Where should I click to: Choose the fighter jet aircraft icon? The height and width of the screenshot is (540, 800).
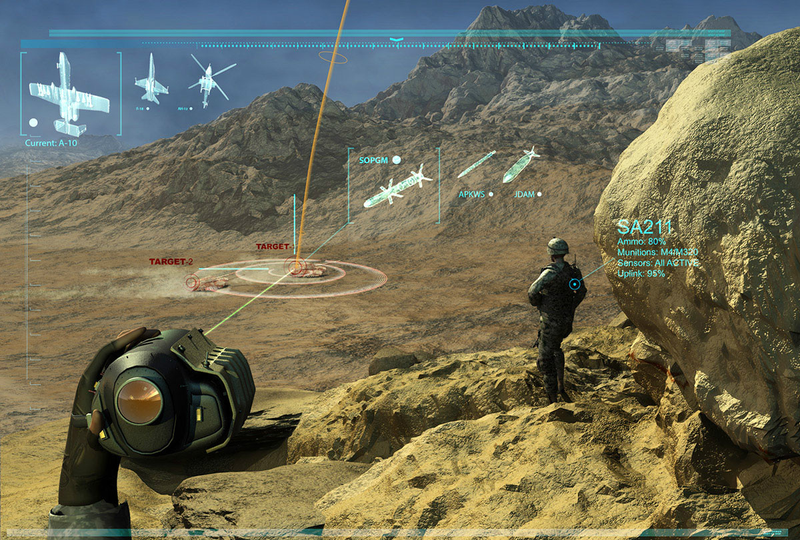pyautogui.click(x=152, y=77)
